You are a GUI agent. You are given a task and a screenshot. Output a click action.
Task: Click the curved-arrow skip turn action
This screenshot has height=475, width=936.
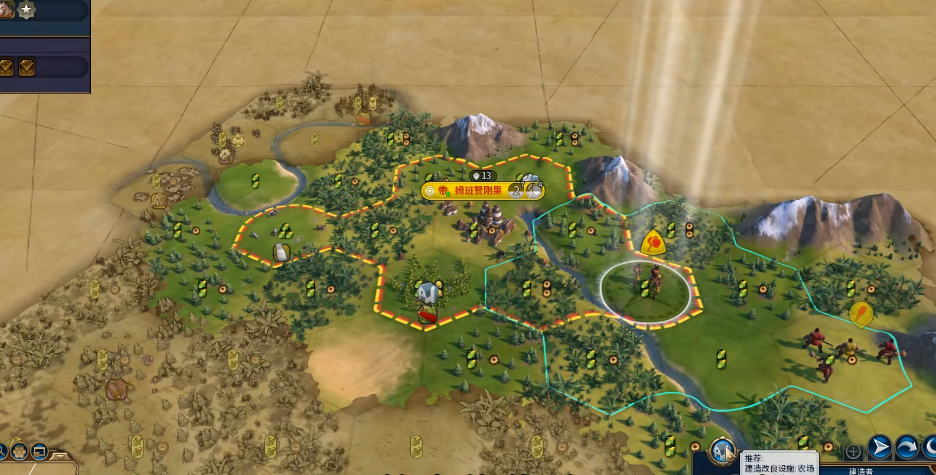[x=906, y=448]
